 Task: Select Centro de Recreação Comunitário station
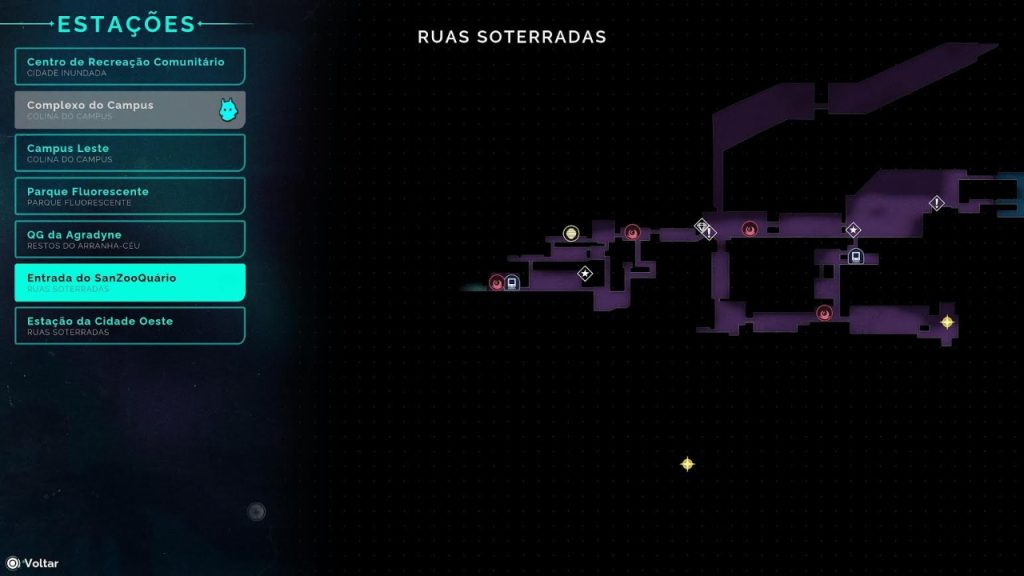[x=130, y=66]
